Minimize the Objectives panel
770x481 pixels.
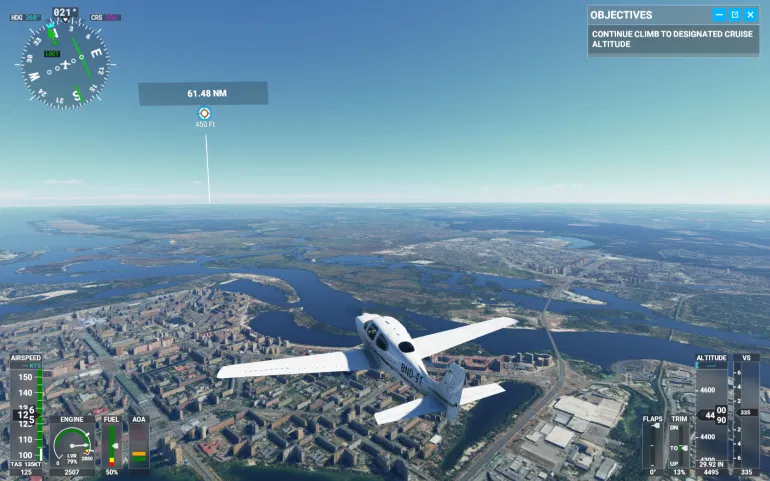[x=719, y=15]
